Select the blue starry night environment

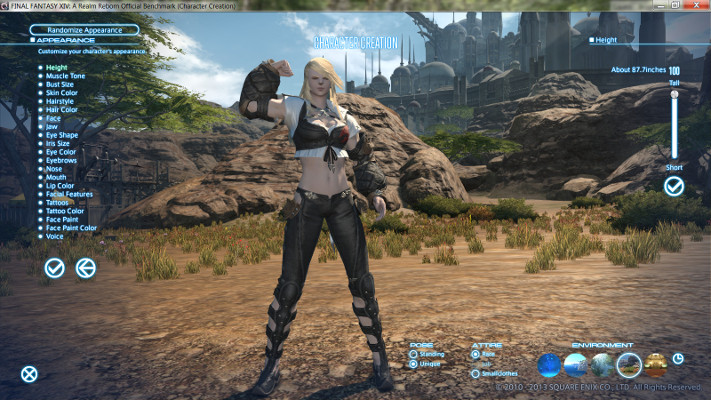(550, 365)
